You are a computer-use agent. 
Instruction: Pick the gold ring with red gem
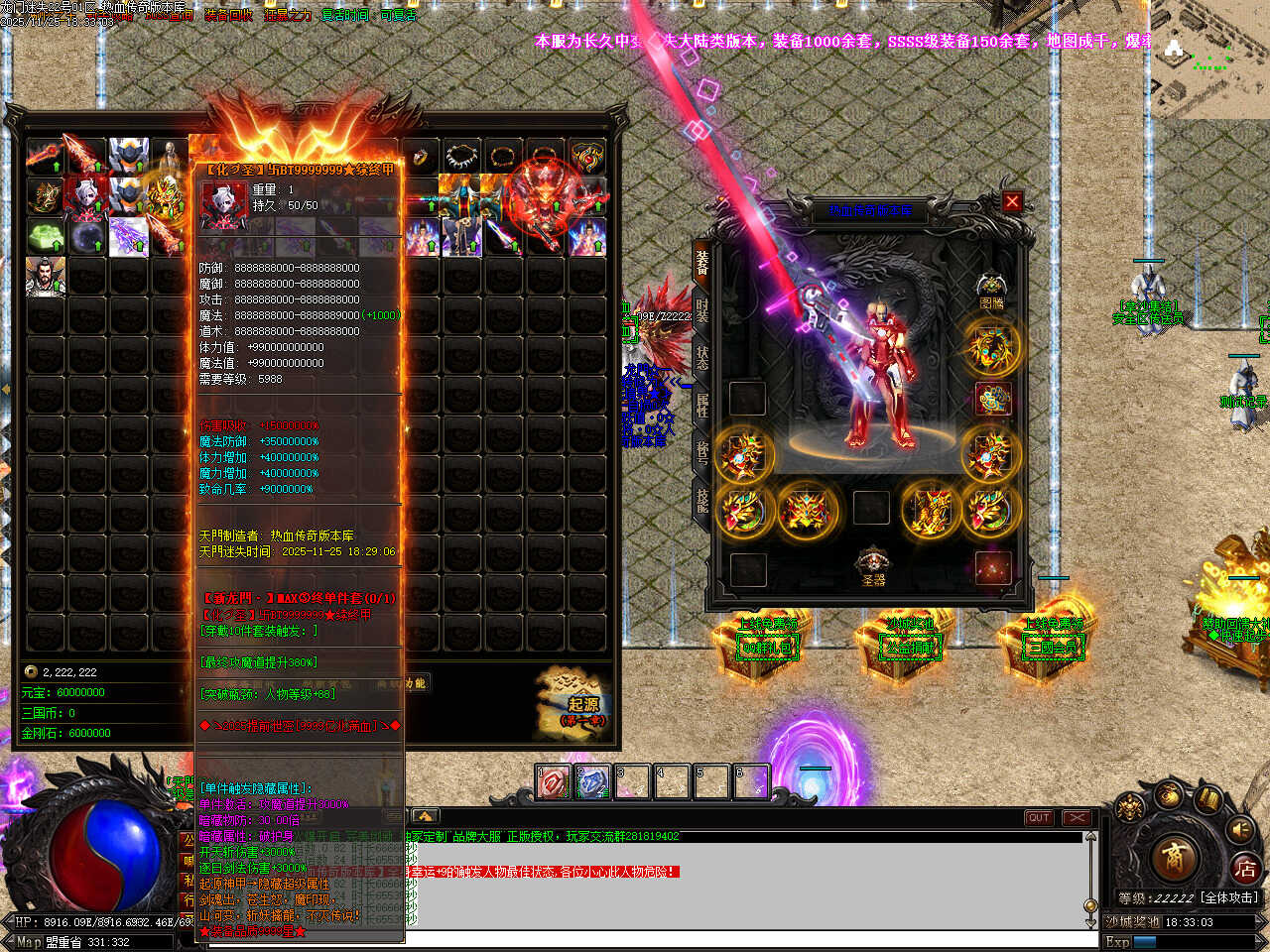point(421,157)
